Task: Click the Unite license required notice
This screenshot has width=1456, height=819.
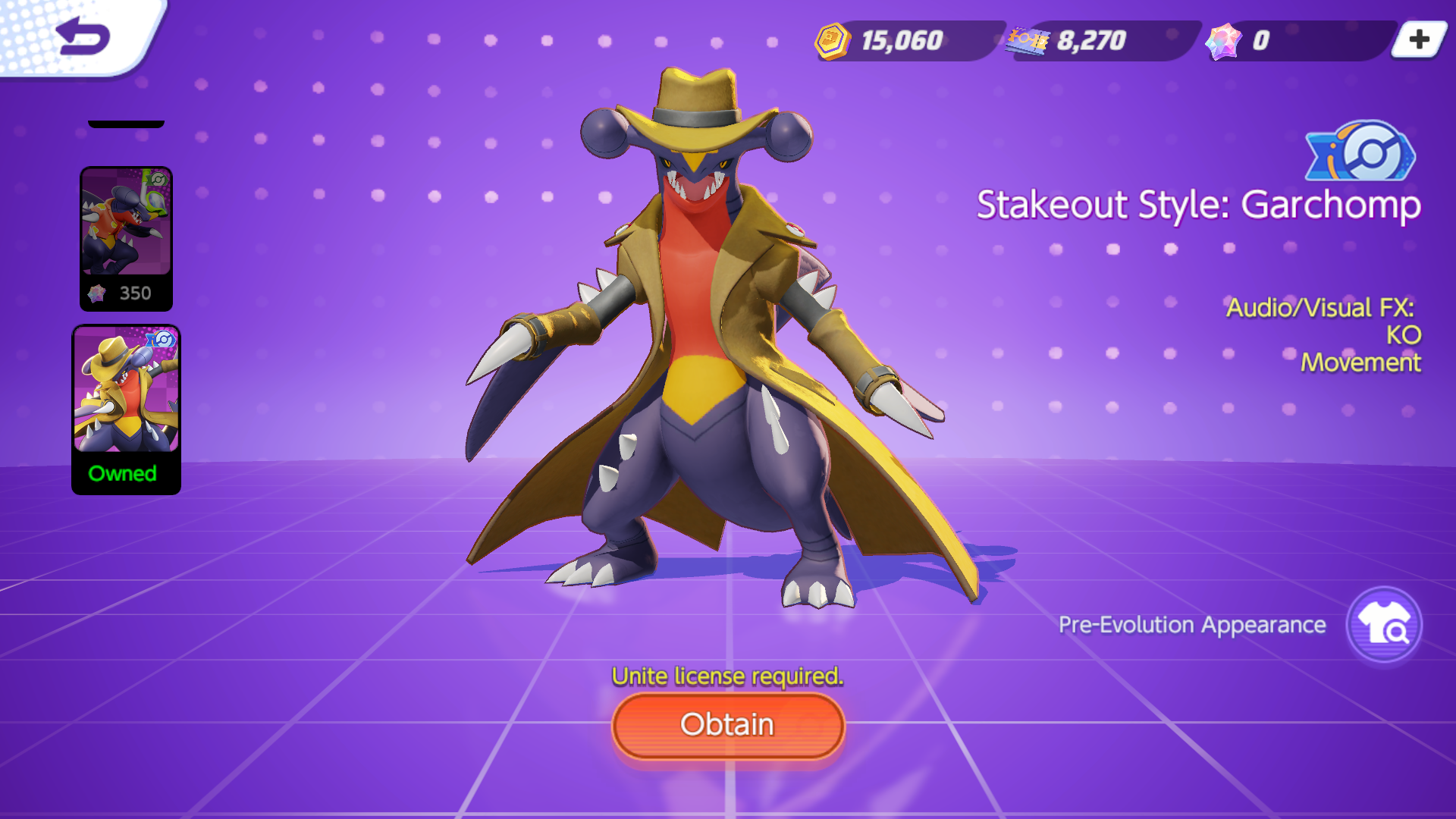Action: (726, 675)
